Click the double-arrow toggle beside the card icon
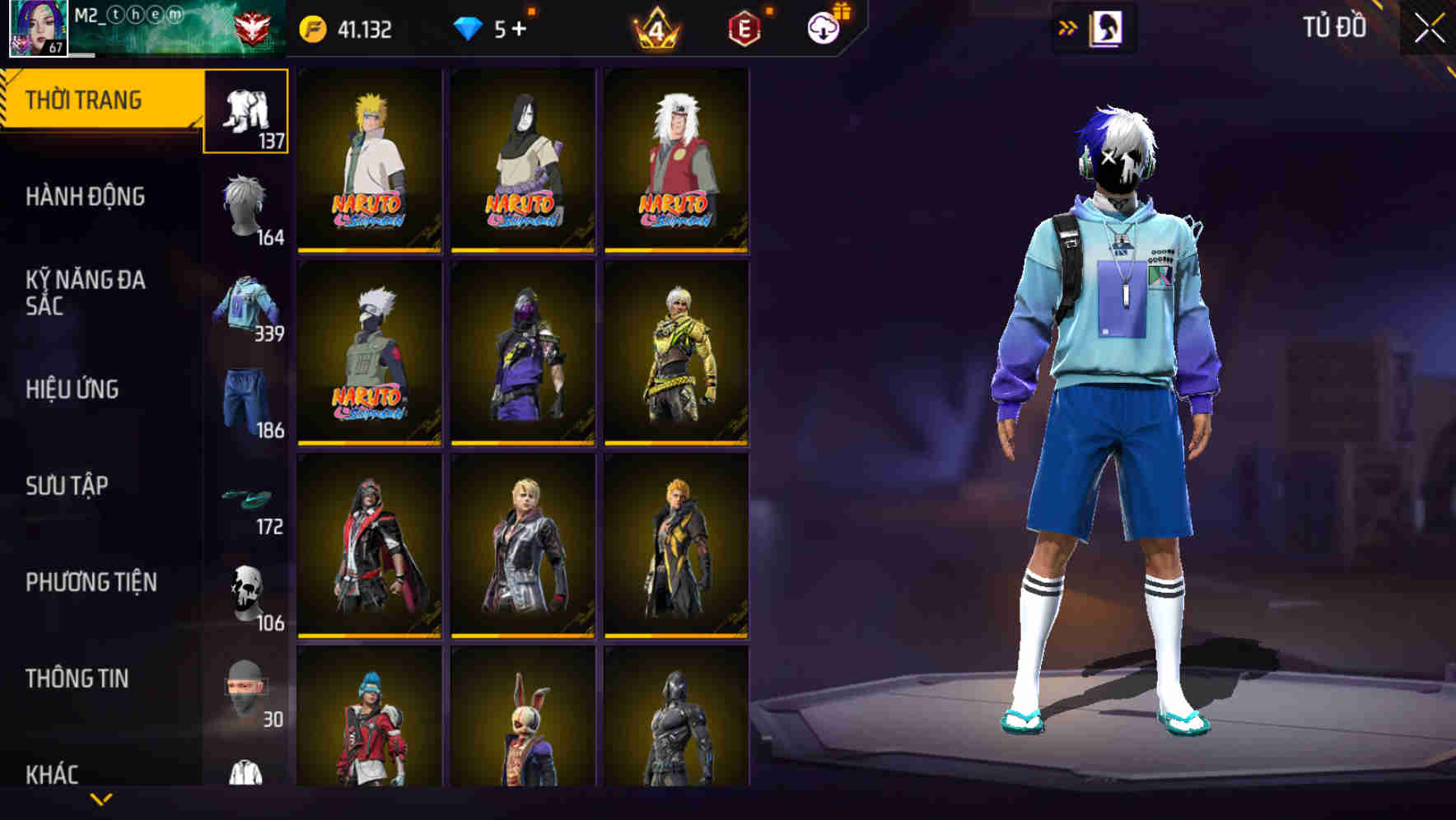 pyautogui.click(x=1067, y=27)
